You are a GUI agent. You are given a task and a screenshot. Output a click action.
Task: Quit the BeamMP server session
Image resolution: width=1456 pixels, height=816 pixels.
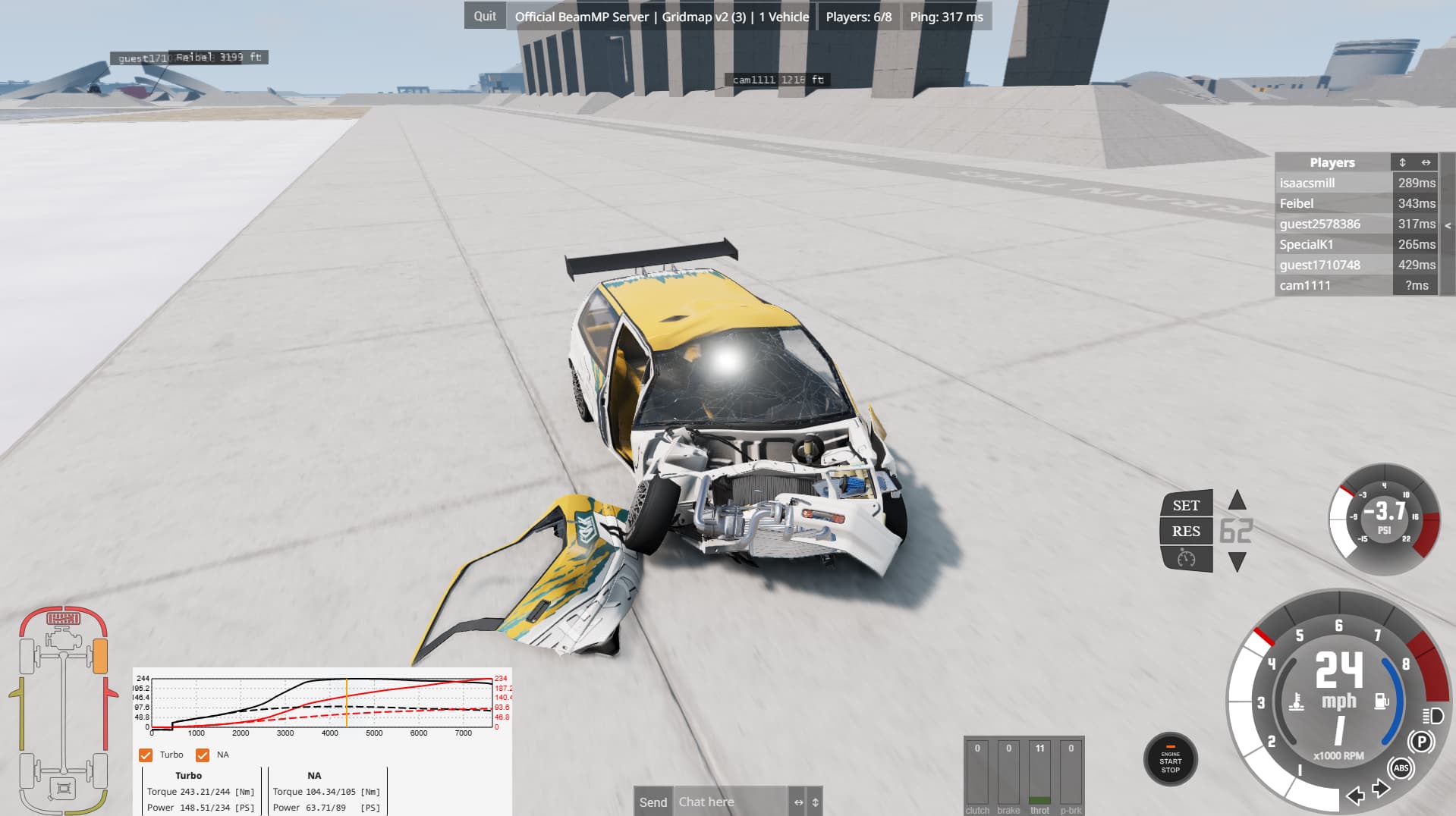tap(485, 16)
